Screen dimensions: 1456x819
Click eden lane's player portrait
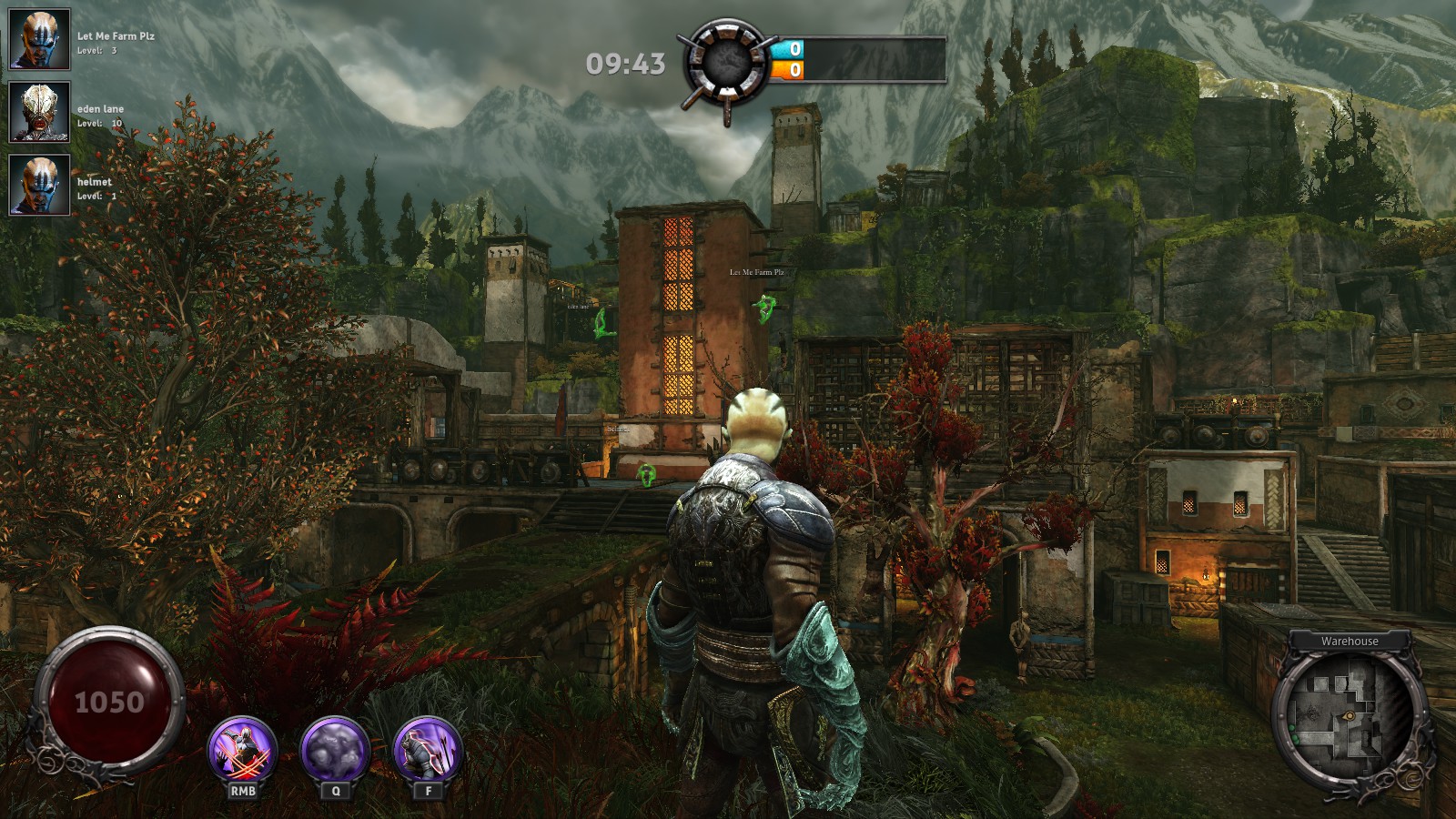click(x=40, y=112)
